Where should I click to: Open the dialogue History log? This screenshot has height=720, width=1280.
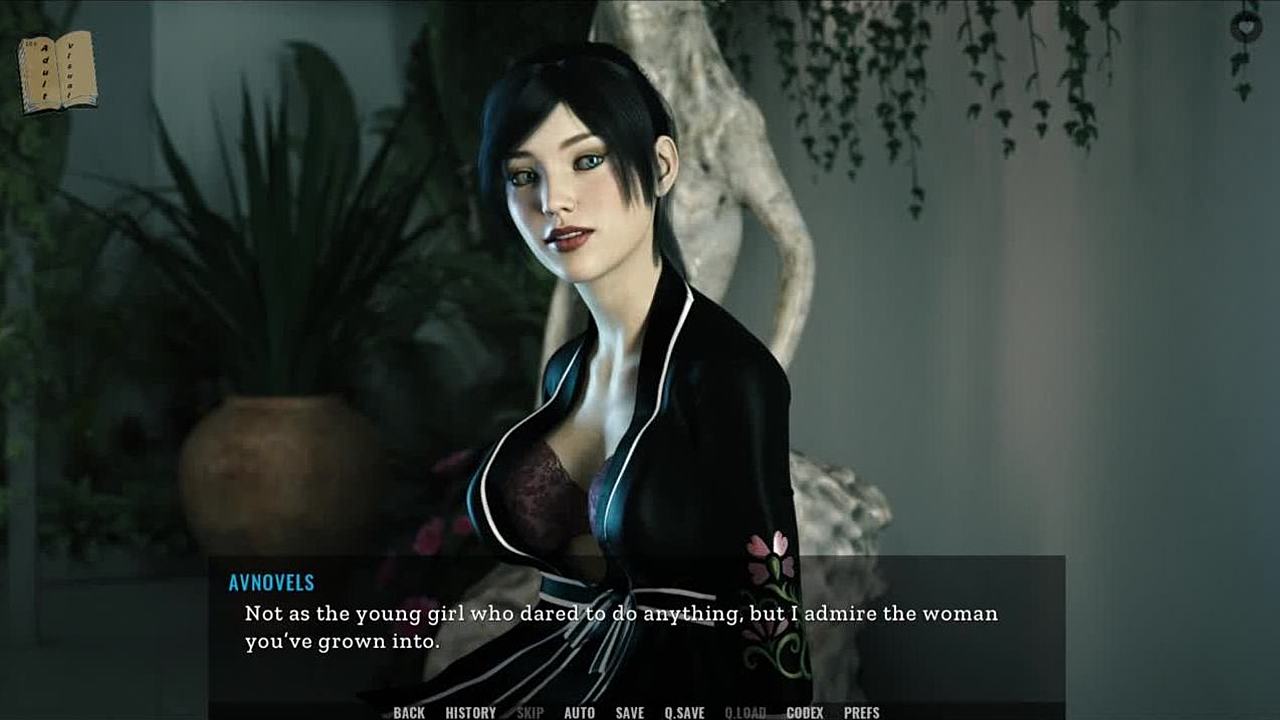click(x=470, y=712)
